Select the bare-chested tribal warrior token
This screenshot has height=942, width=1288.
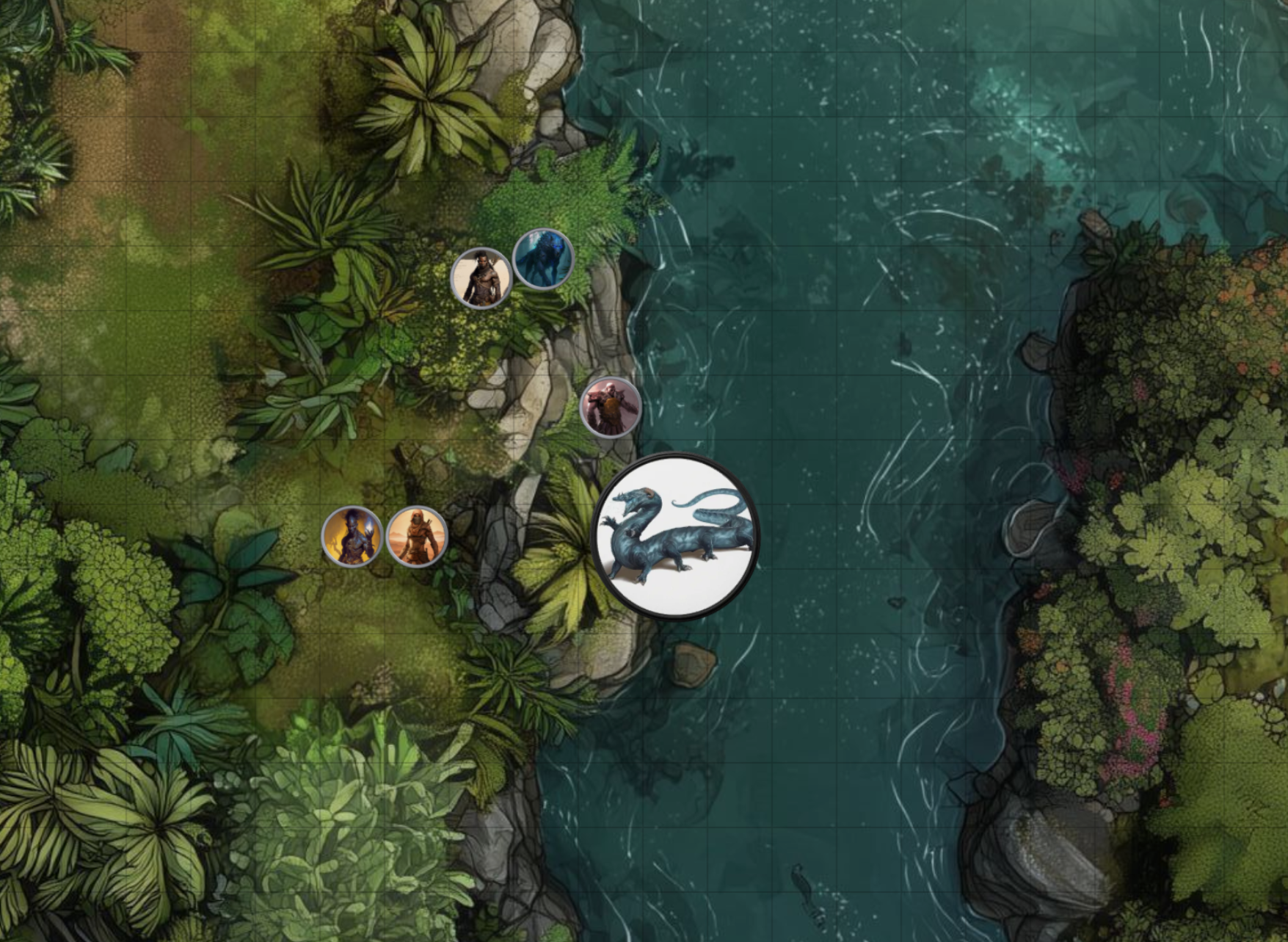pyautogui.click(x=481, y=278)
